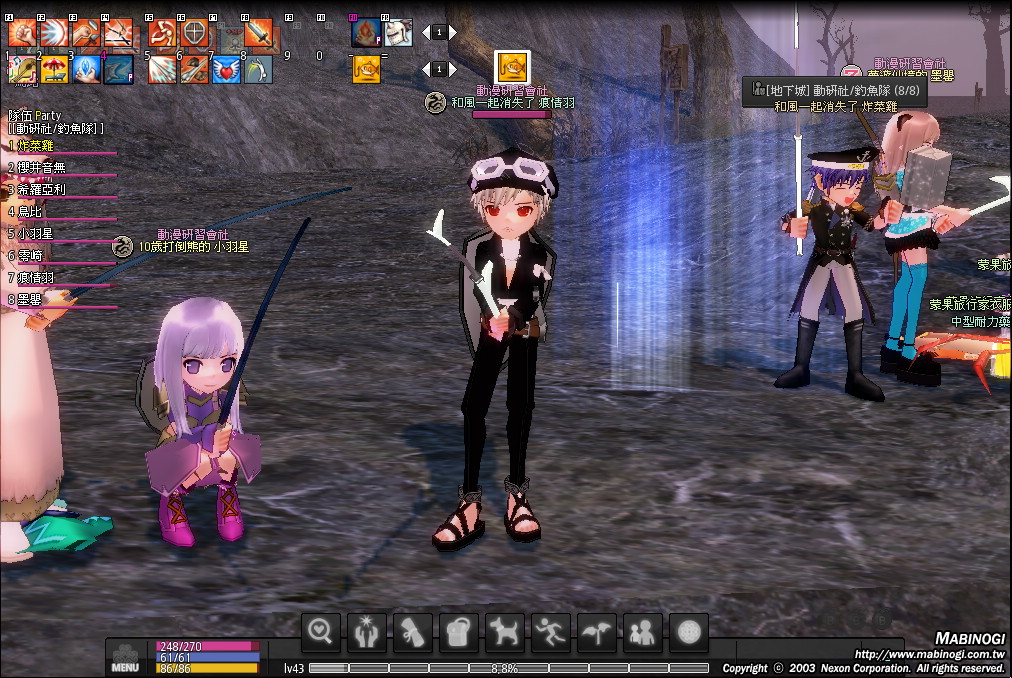Activate the campfire skill icon
This screenshot has height=678, width=1012.
[366, 33]
